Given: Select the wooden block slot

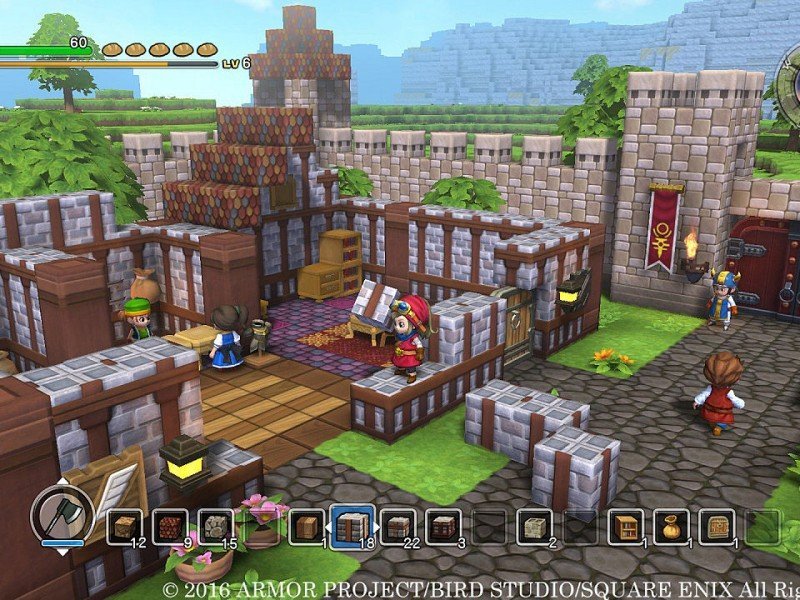Looking at the screenshot, I should pos(305,526).
